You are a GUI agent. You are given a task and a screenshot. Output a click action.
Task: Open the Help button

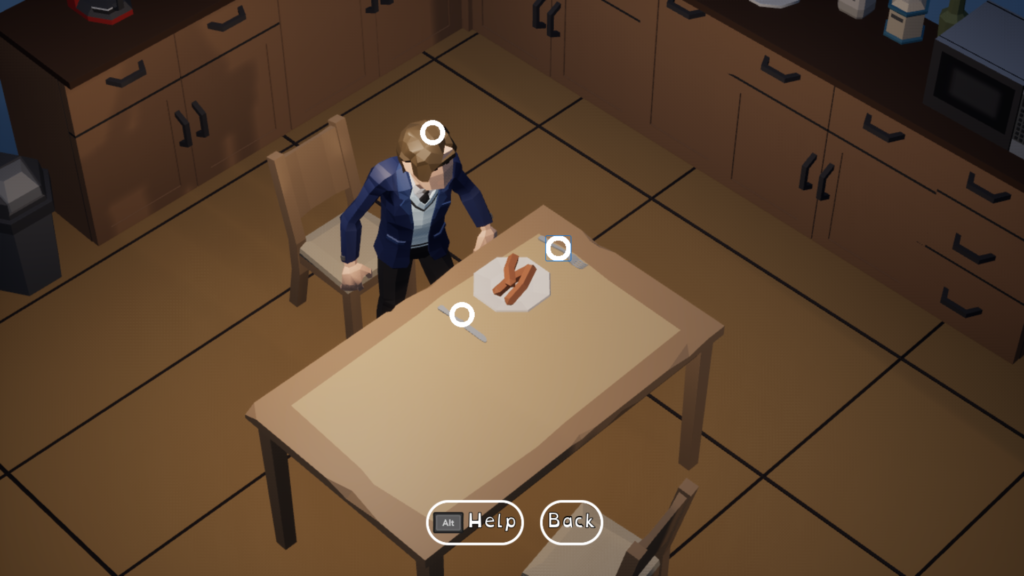pyautogui.click(x=475, y=521)
